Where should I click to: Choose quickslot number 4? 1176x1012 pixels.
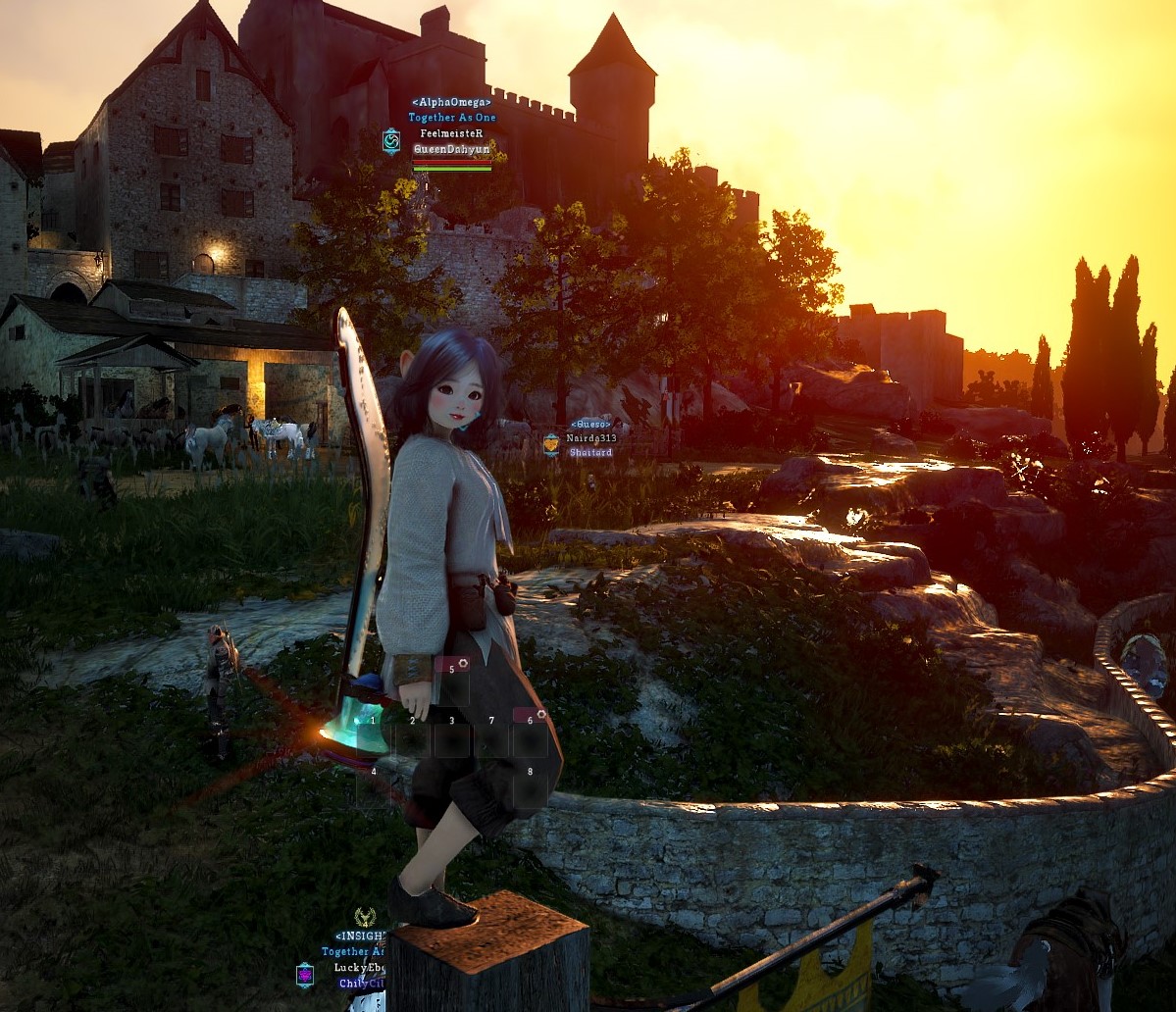374,787
